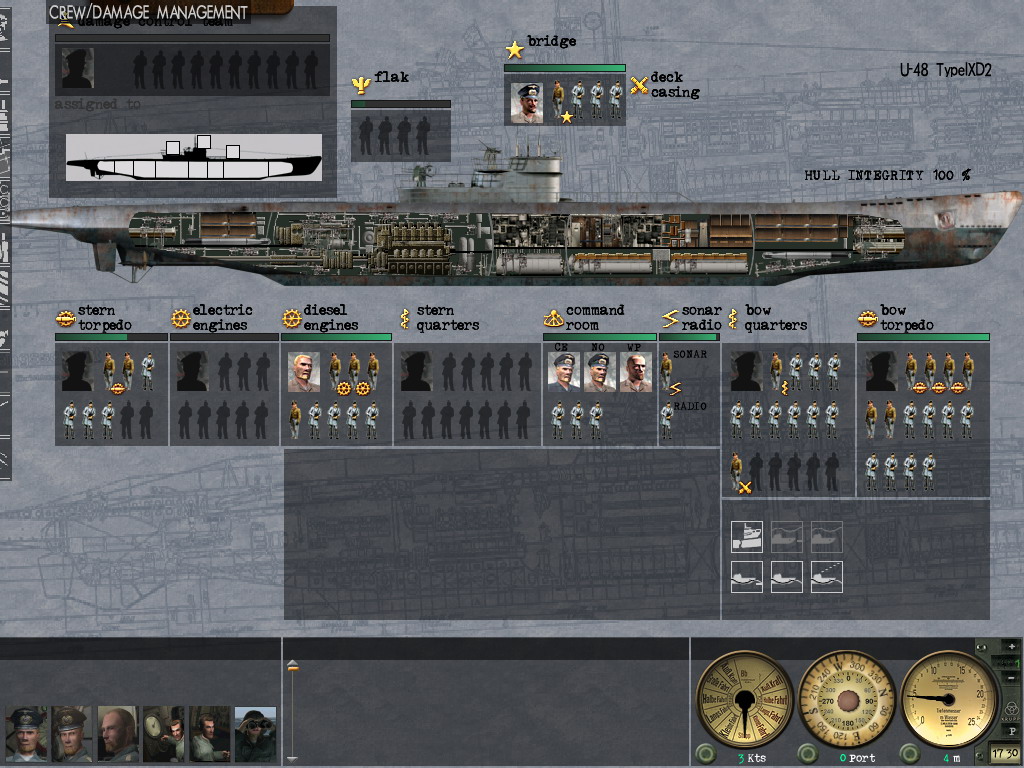This screenshot has width=1024, height=768.
Task: Open the binoculars watch officer station
Action: (x=255, y=734)
